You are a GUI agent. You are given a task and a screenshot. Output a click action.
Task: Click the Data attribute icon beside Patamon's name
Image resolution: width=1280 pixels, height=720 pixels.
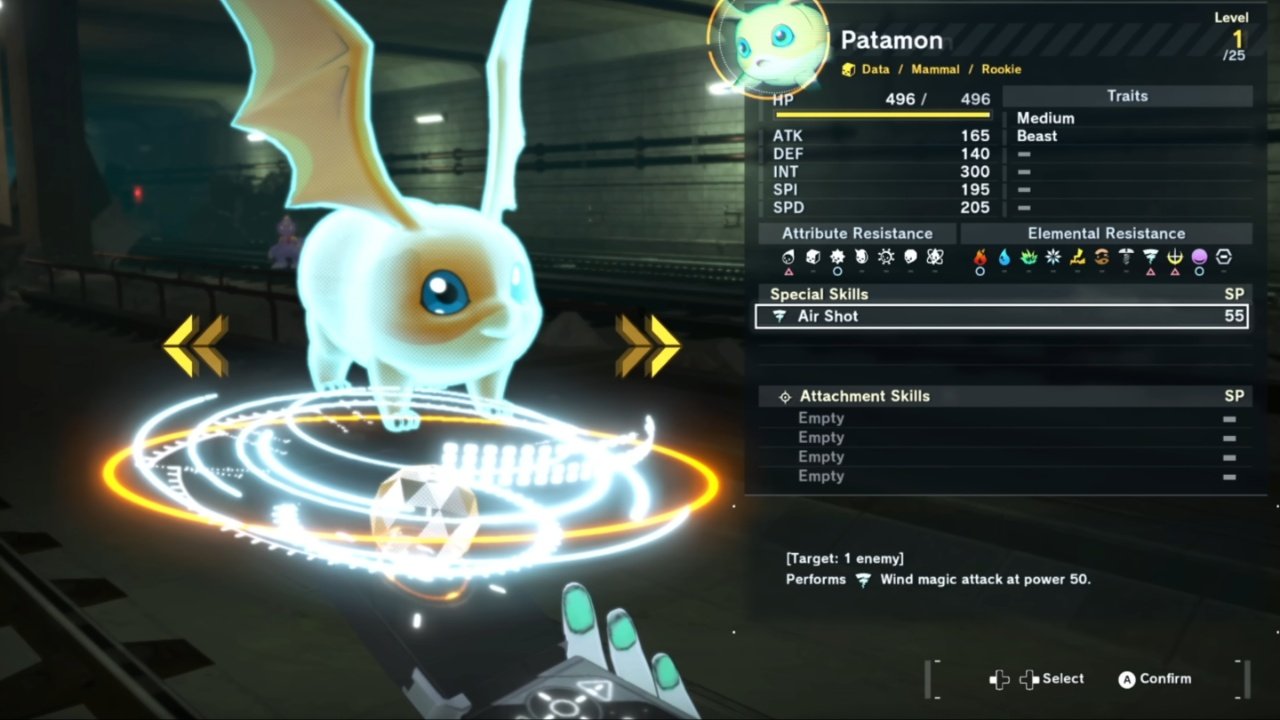[849, 69]
